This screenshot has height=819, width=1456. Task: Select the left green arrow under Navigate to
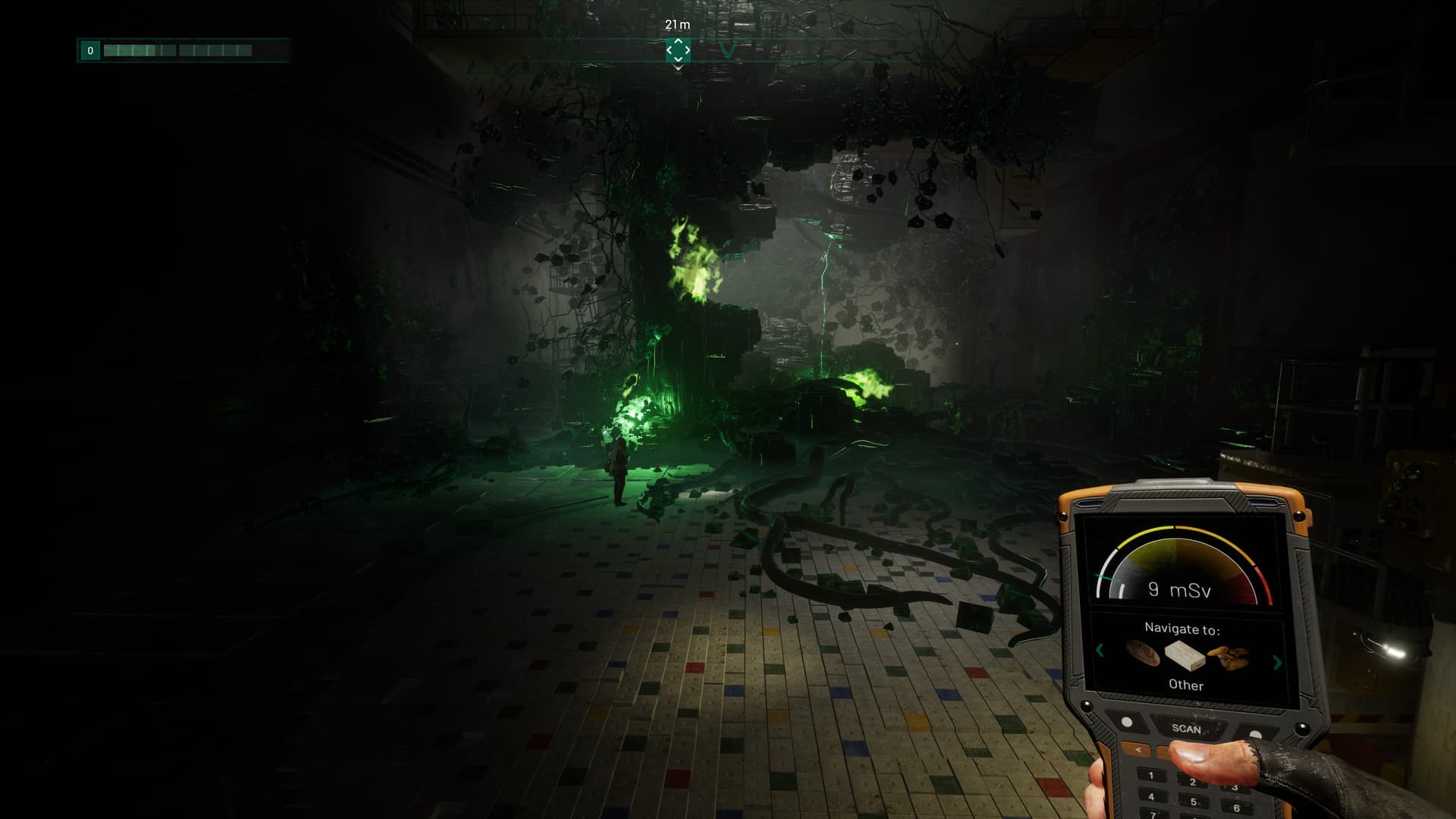point(1100,651)
